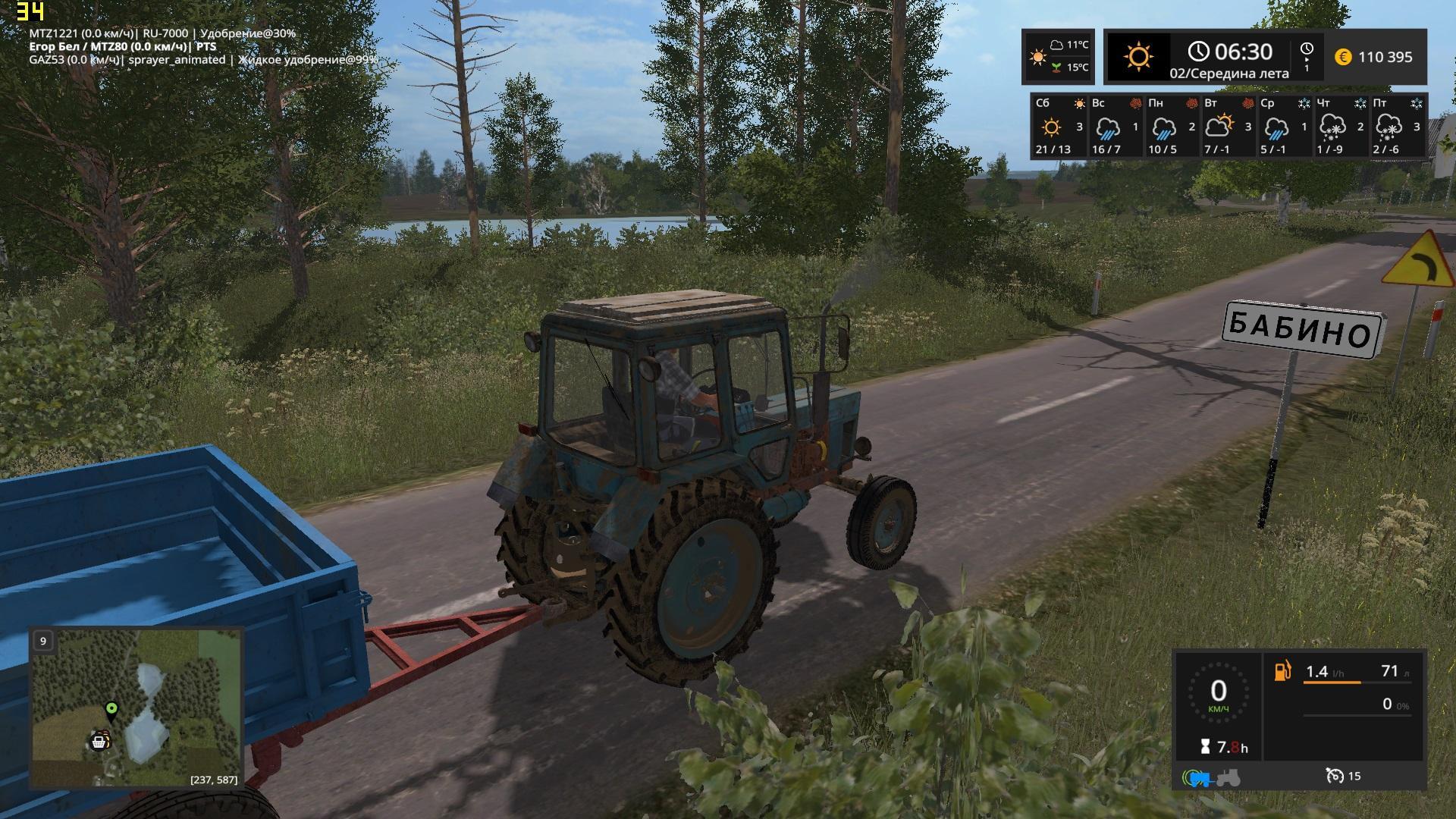The image size is (1456, 819).
Task: Select Thursday's snowy forecast tile
Action: tap(1339, 126)
